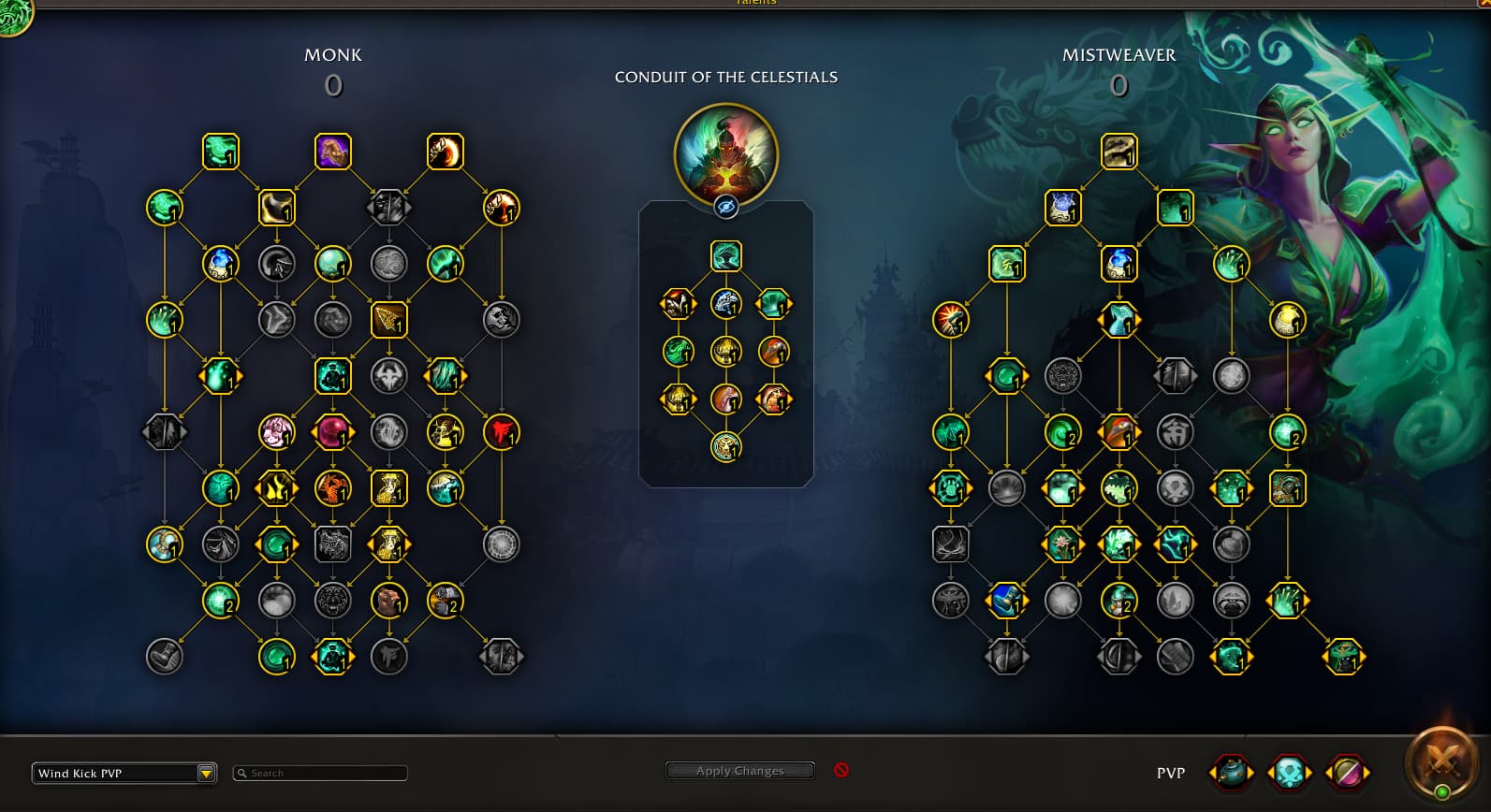Toggle the eye icon under the hero portrait
Image resolution: width=1491 pixels, height=812 pixels.
coord(726,207)
